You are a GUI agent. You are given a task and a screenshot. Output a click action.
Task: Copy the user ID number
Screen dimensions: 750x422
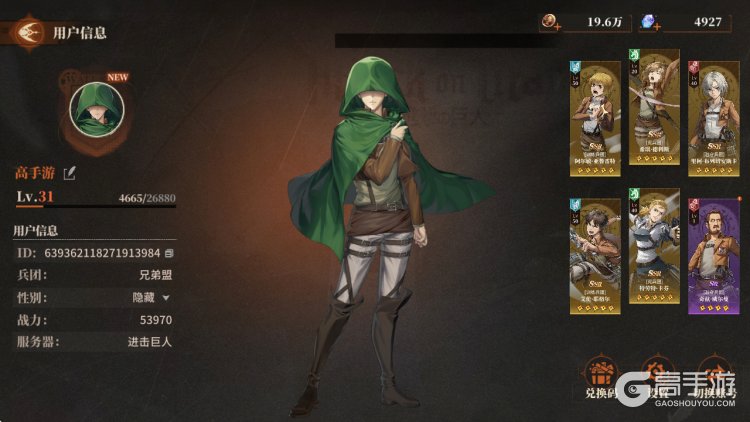169,254
